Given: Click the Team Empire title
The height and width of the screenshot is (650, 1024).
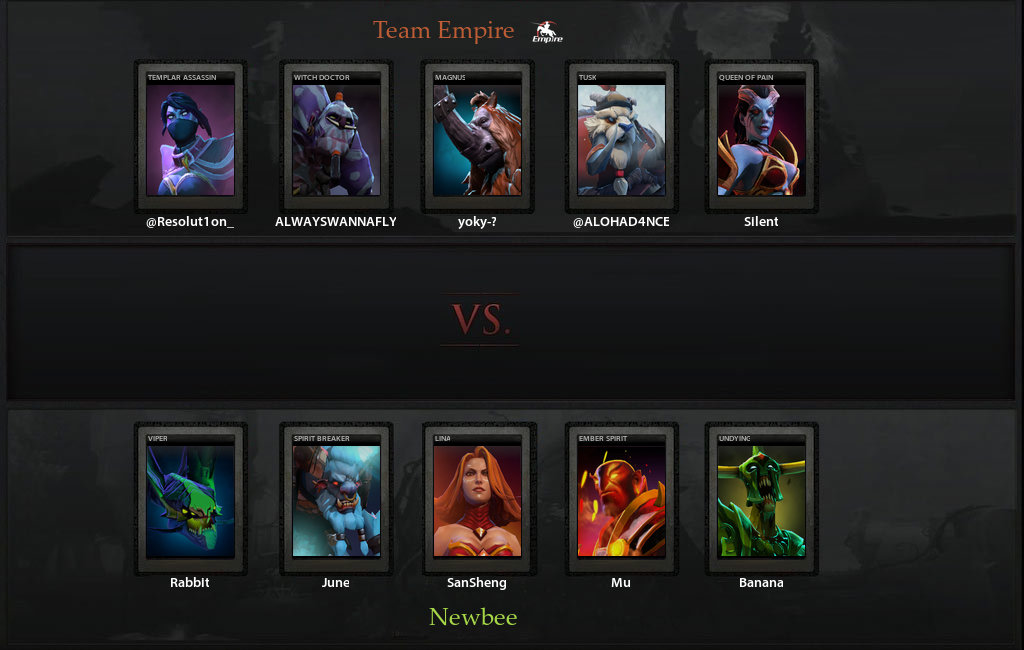Looking at the screenshot, I should click(443, 31).
